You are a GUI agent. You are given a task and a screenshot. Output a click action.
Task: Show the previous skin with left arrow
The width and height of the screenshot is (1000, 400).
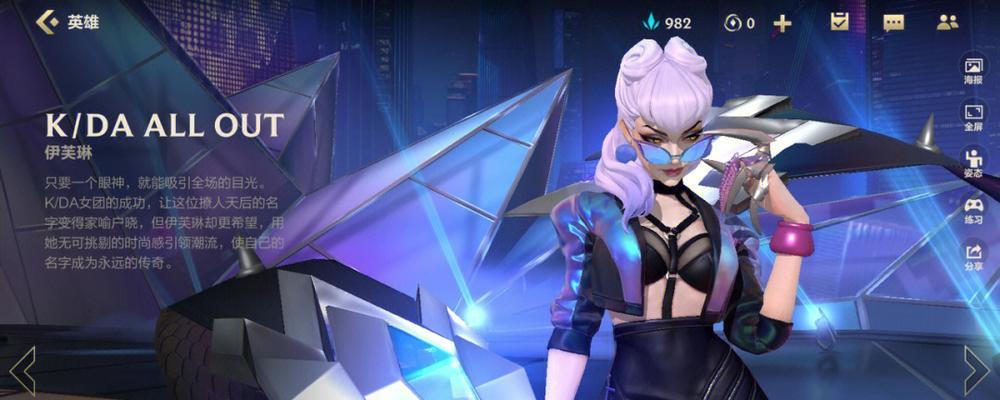22,370
